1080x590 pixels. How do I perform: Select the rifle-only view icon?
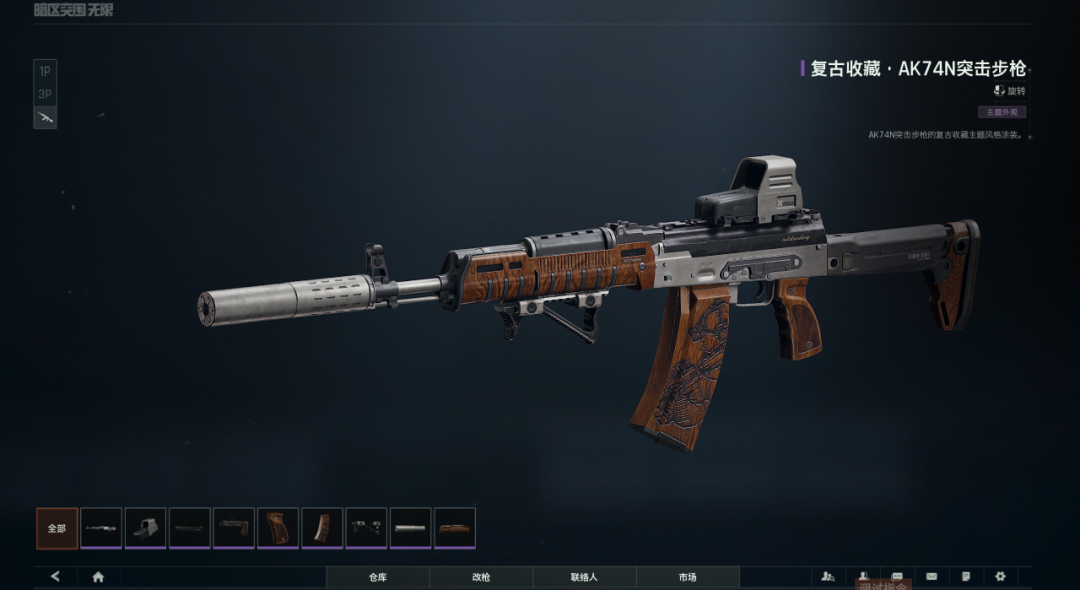45,117
